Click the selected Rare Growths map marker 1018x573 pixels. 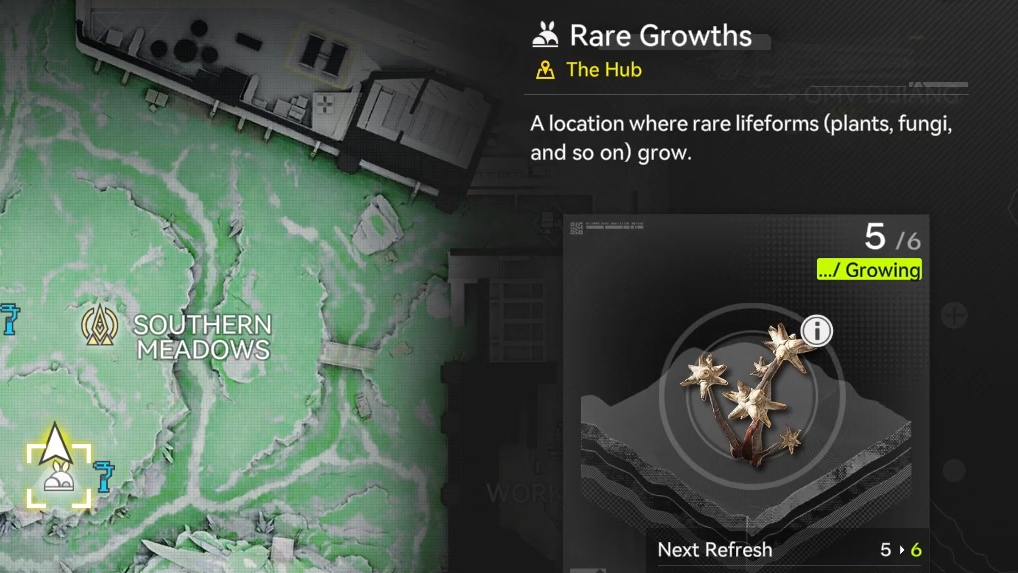click(x=58, y=480)
